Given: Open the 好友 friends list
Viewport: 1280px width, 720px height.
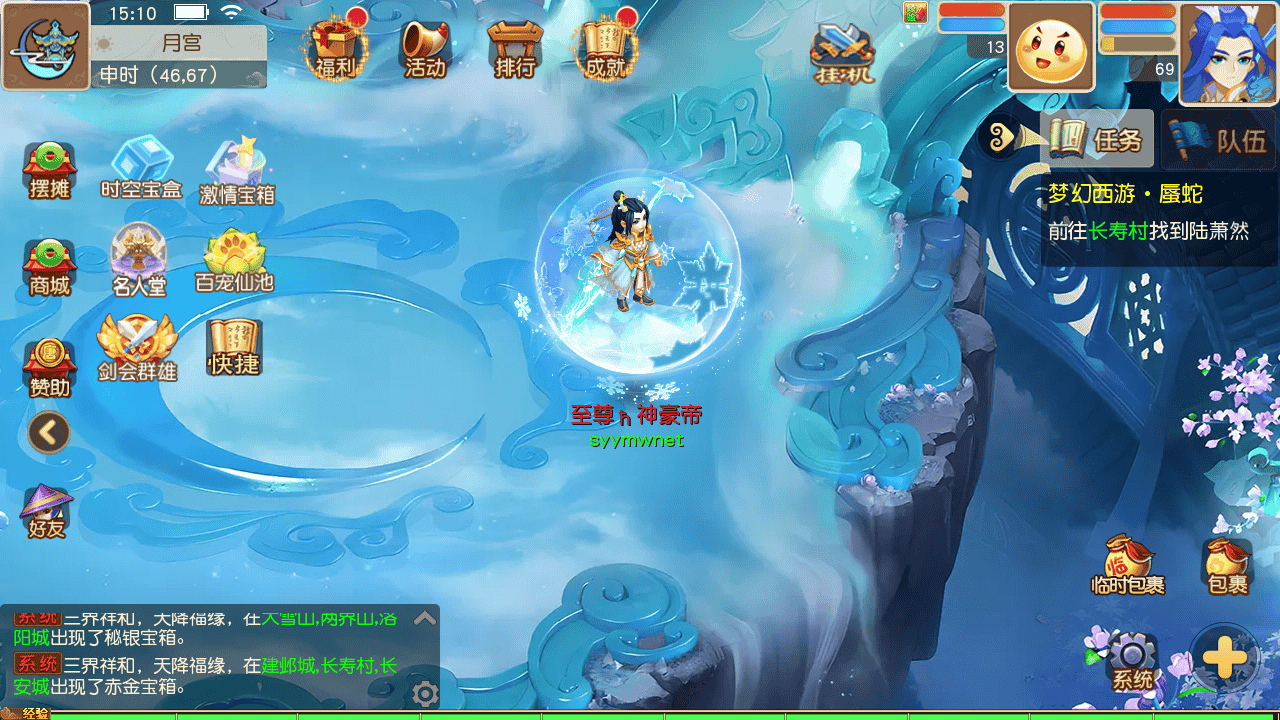Looking at the screenshot, I should (x=47, y=510).
